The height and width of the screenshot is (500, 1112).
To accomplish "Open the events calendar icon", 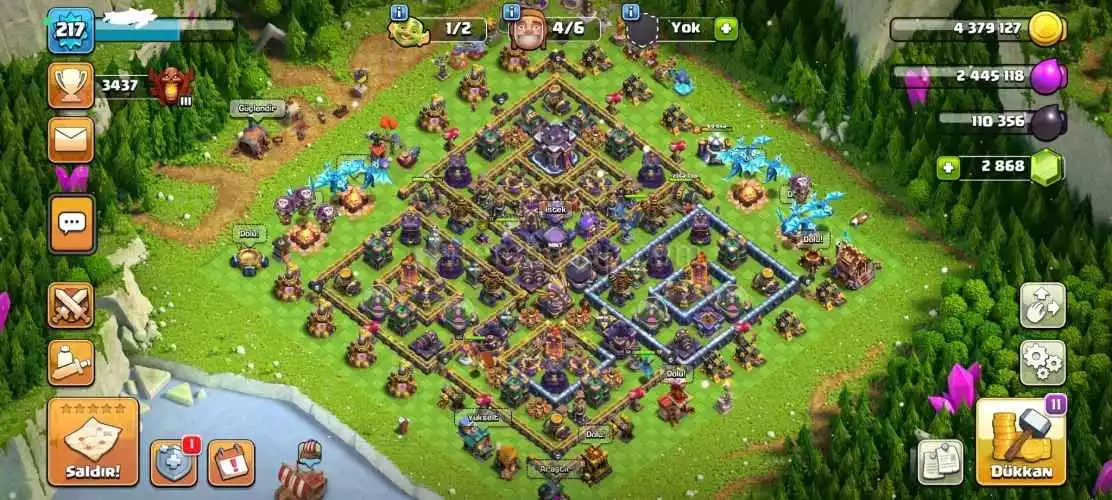I will pyautogui.click(x=231, y=462).
